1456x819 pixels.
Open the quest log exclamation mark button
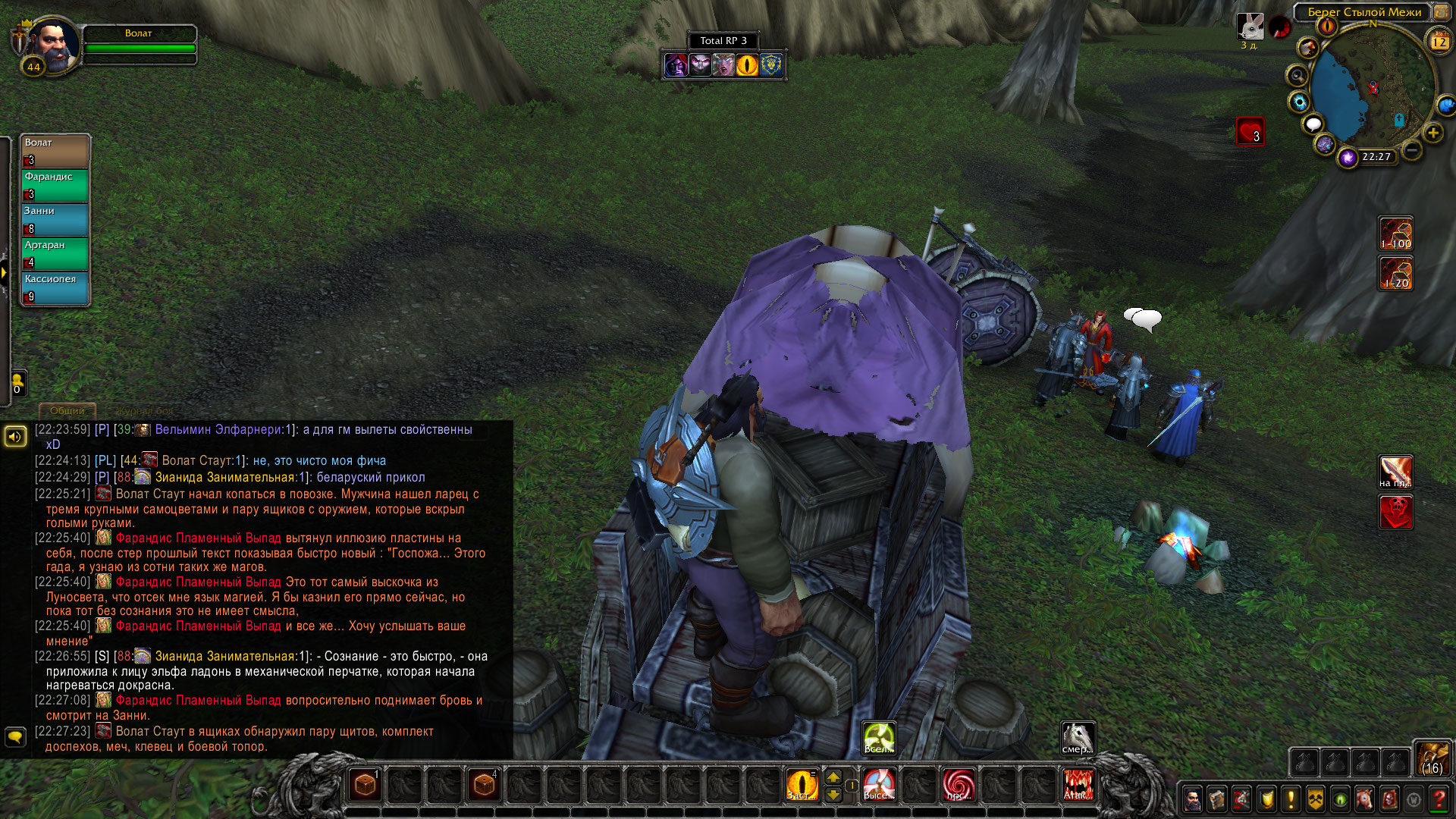pyautogui.click(x=1291, y=799)
